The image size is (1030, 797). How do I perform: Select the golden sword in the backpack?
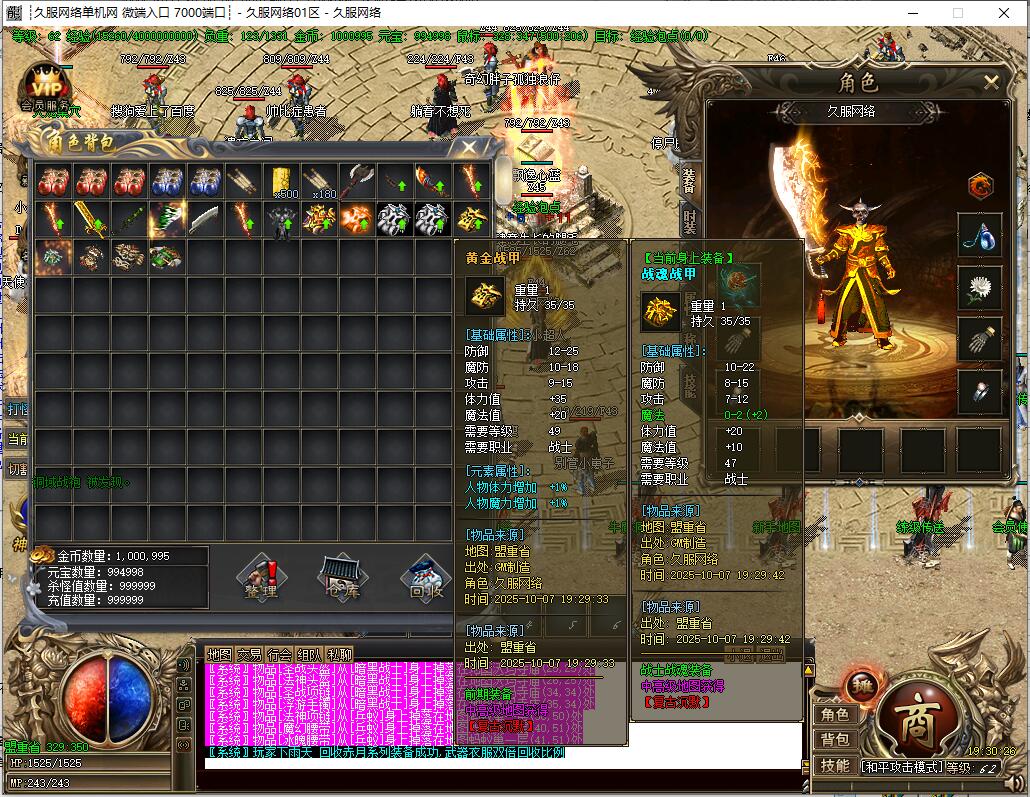[x=91, y=218]
